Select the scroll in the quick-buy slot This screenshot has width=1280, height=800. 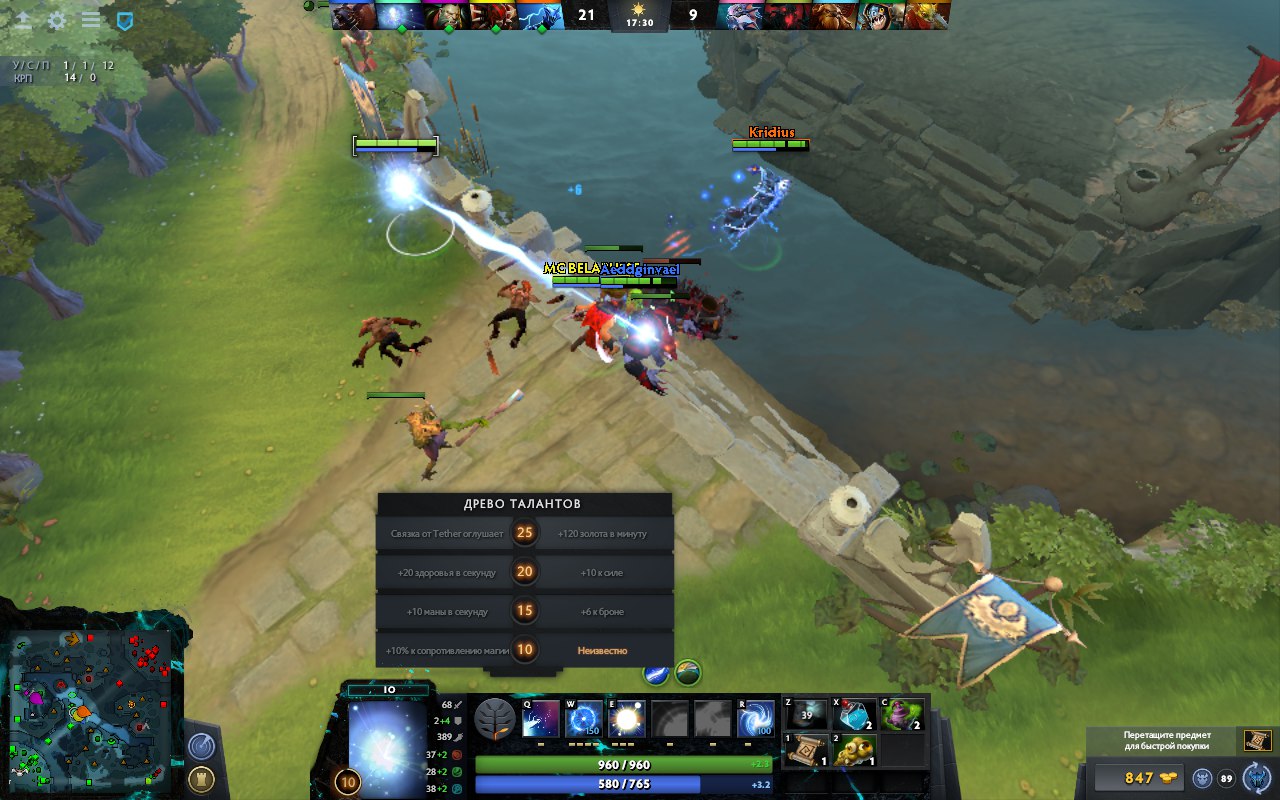(1257, 740)
